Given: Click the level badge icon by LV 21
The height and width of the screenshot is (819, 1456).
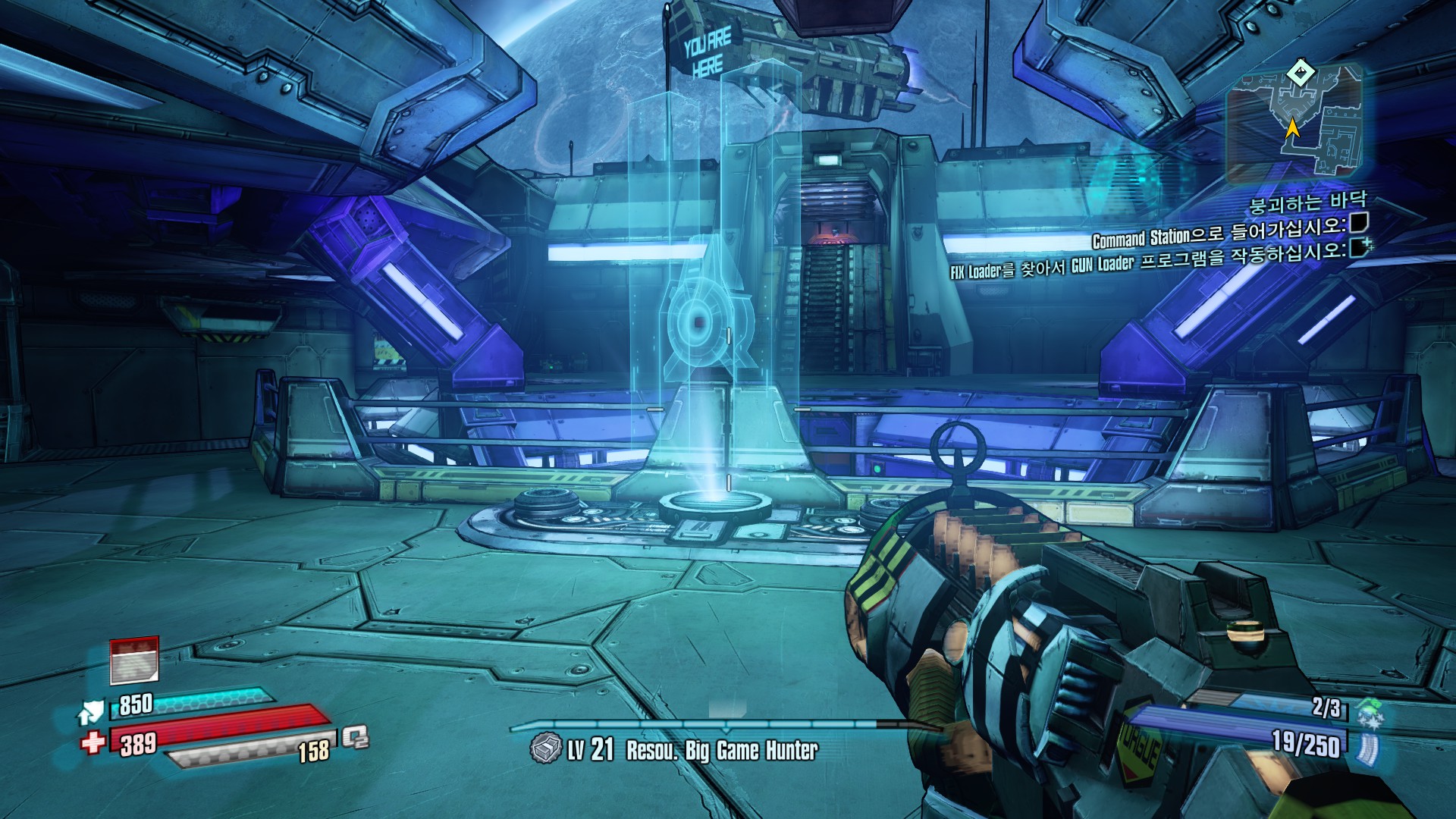Looking at the screenshot, I should pyautogui.click(x=545, y=748).
